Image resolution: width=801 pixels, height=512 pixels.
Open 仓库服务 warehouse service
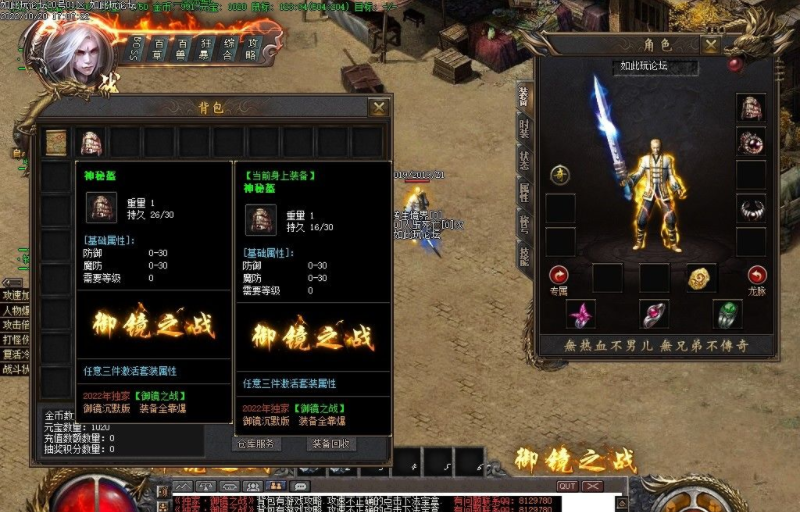pyautogui.click(x=257, y=444)
